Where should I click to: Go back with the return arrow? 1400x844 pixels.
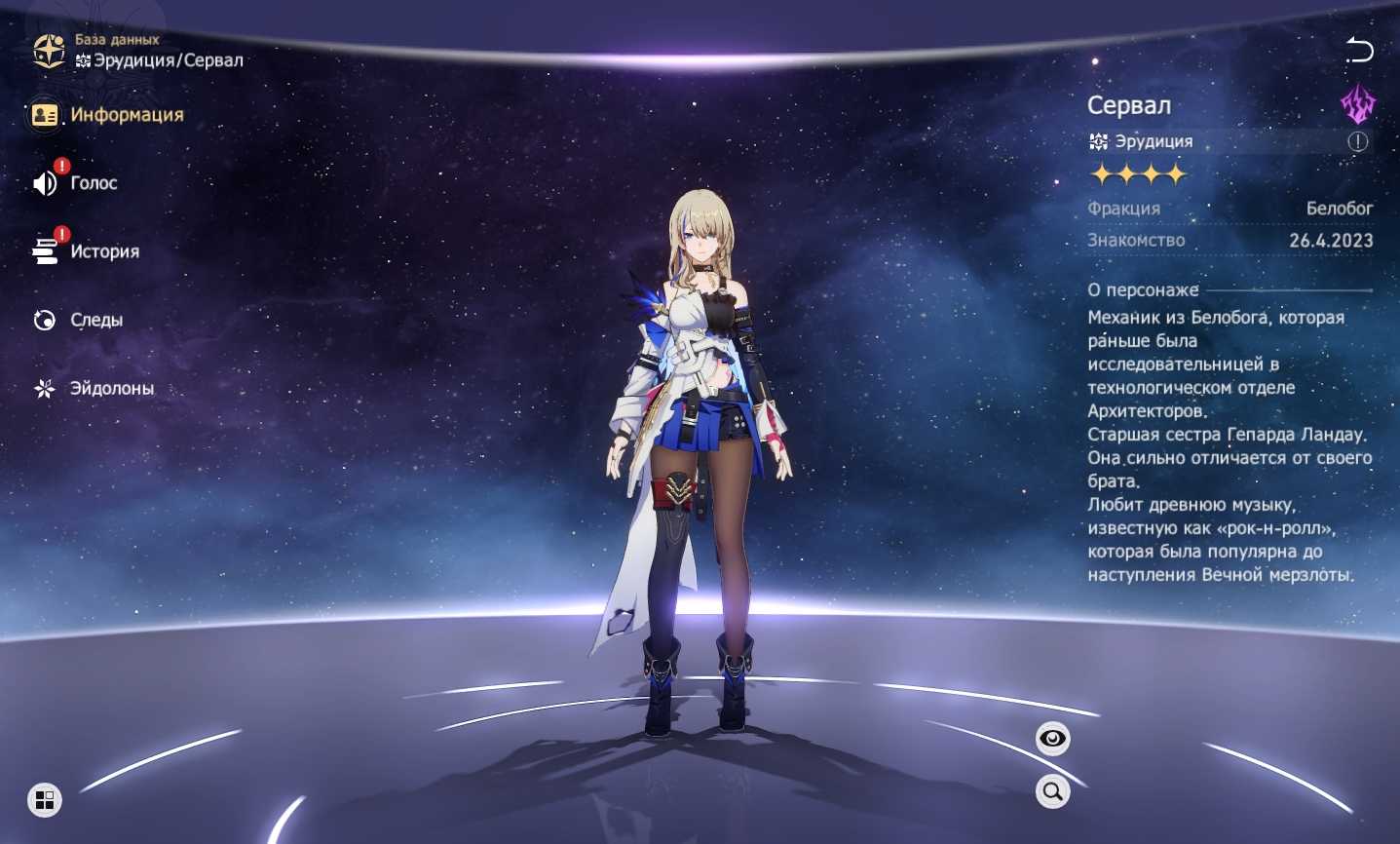pyautogui.click(x=1359, y=50)
